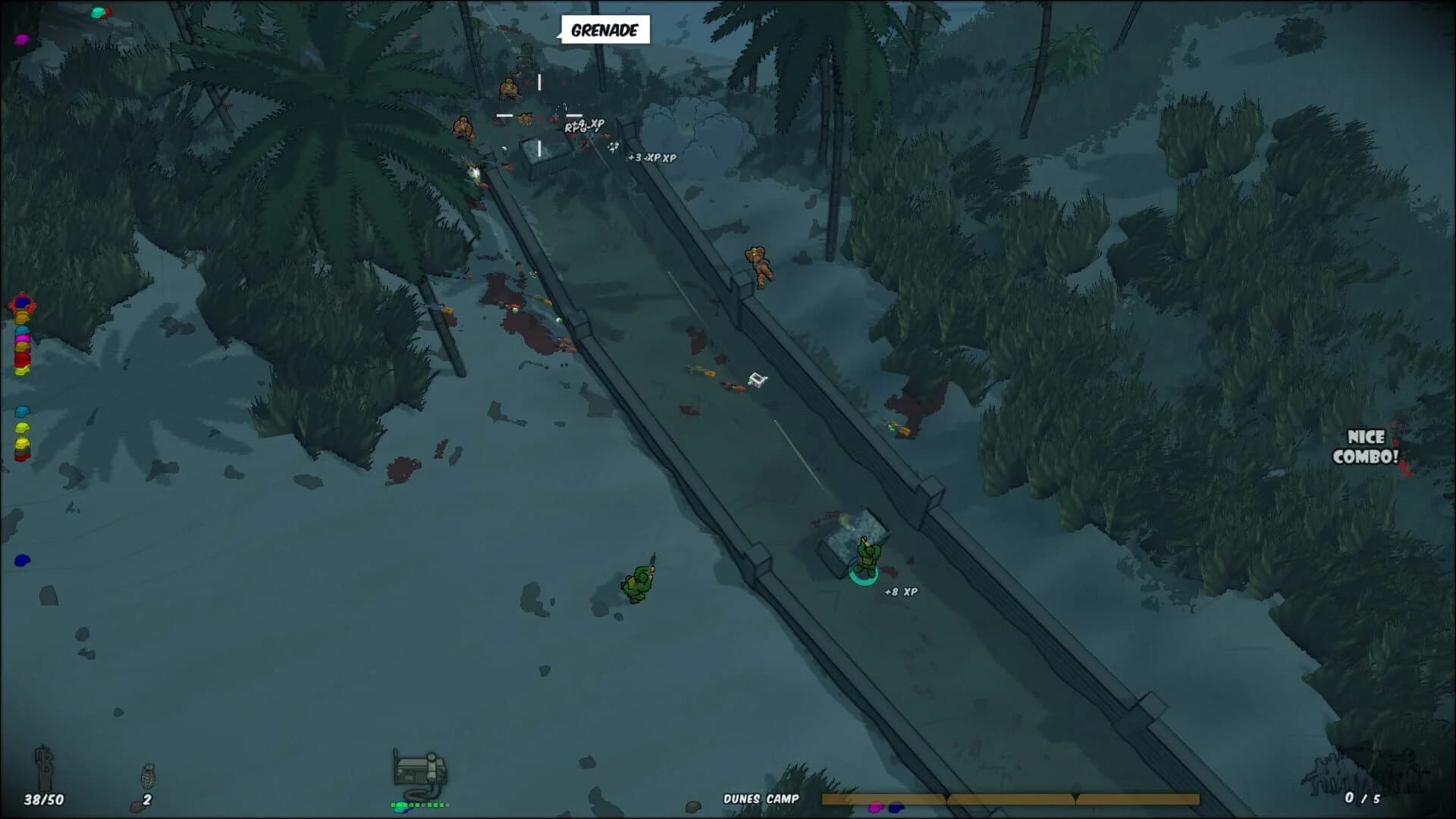
Task: Click the green health bar under the radio
Action: (419, 805)
